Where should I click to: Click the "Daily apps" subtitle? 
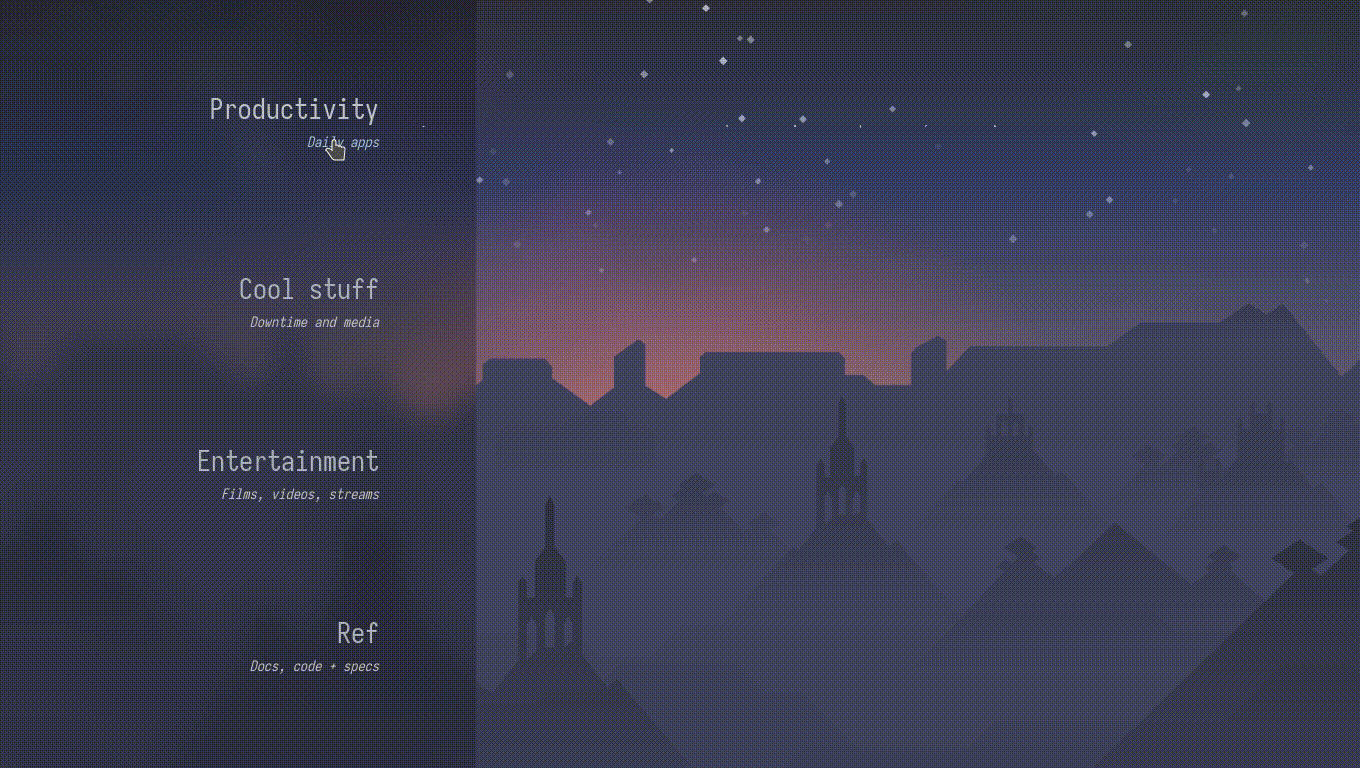[344, 142]
